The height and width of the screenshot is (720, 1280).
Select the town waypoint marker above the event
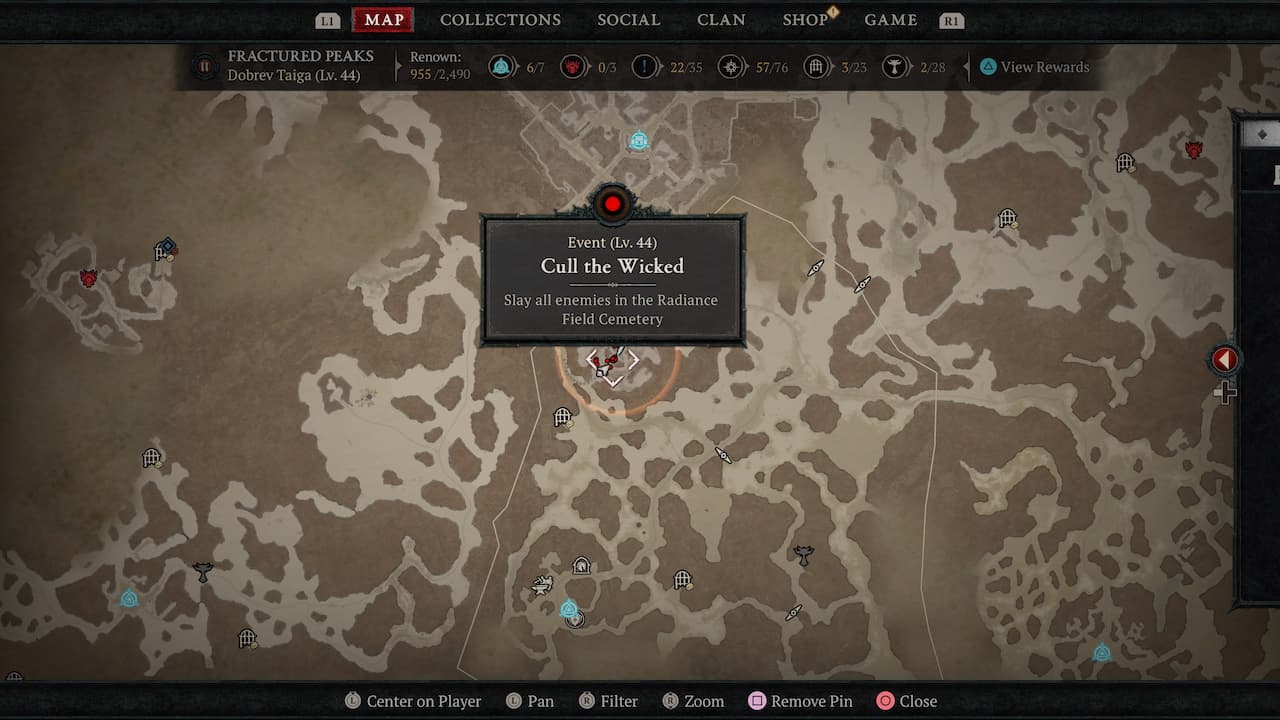[x=639, y=141]
